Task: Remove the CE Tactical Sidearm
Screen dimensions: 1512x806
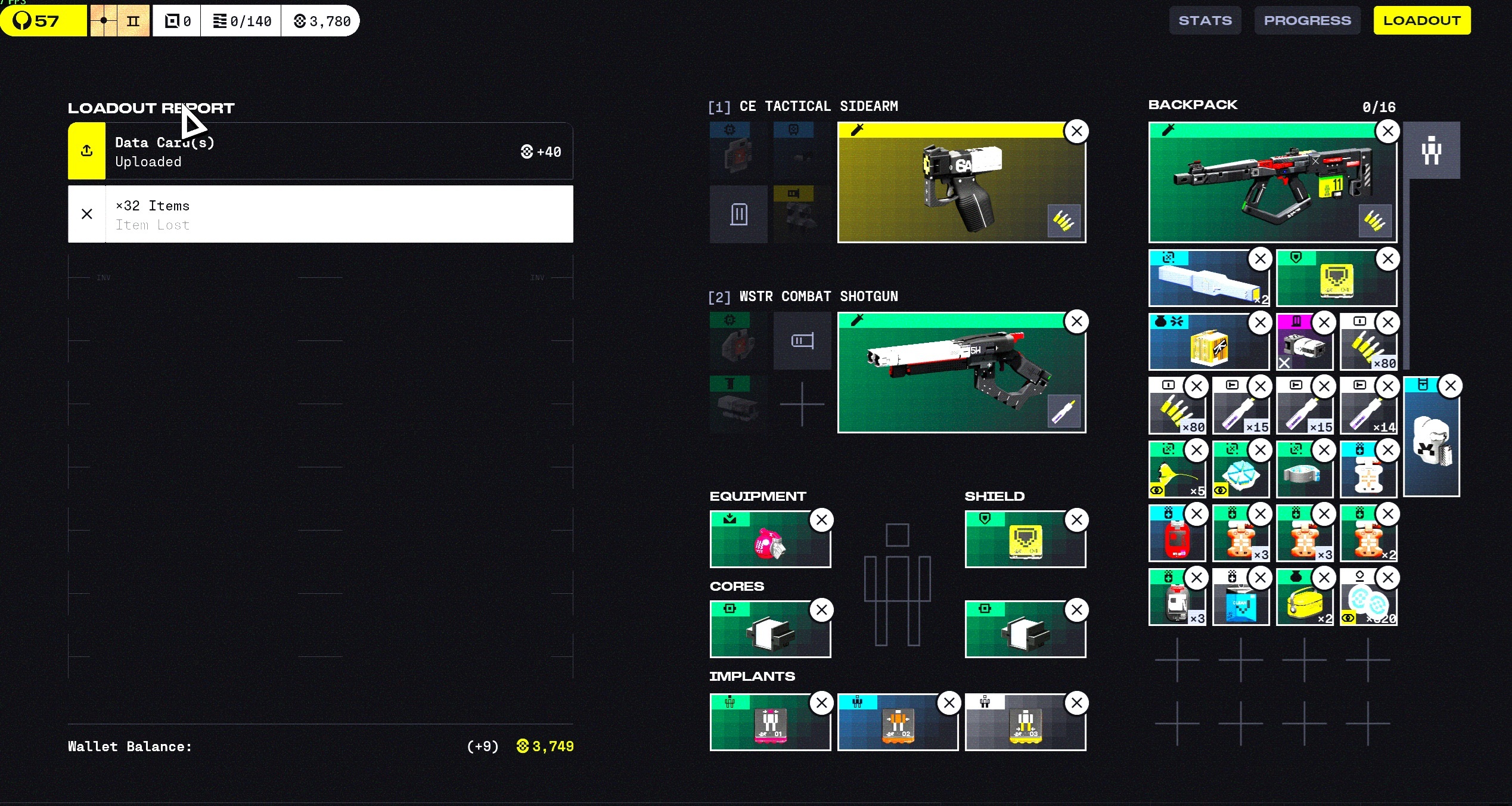Action: point(1076,132)
